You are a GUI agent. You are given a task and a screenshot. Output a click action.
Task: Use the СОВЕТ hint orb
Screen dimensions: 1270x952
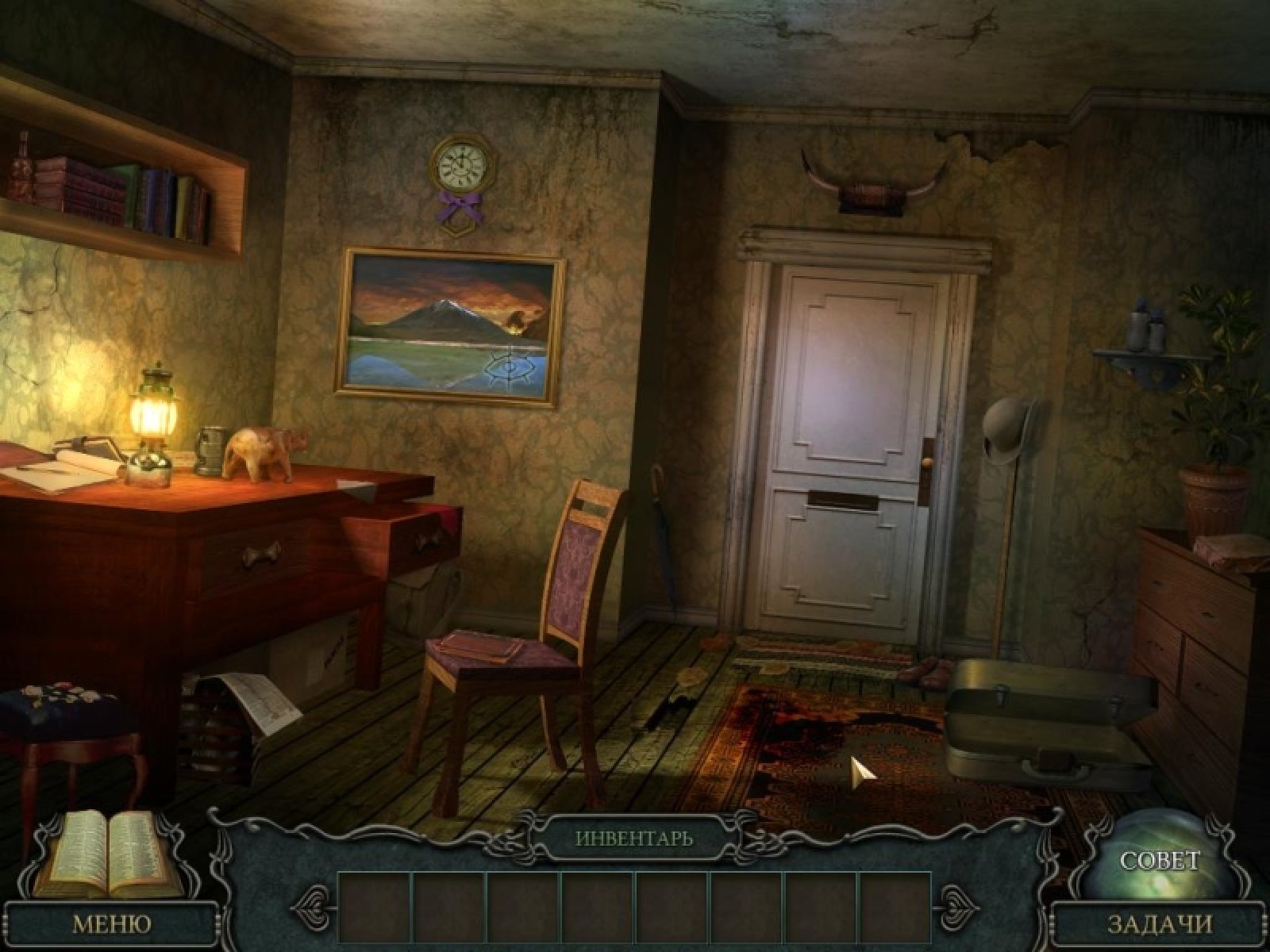coord(1159,861)
